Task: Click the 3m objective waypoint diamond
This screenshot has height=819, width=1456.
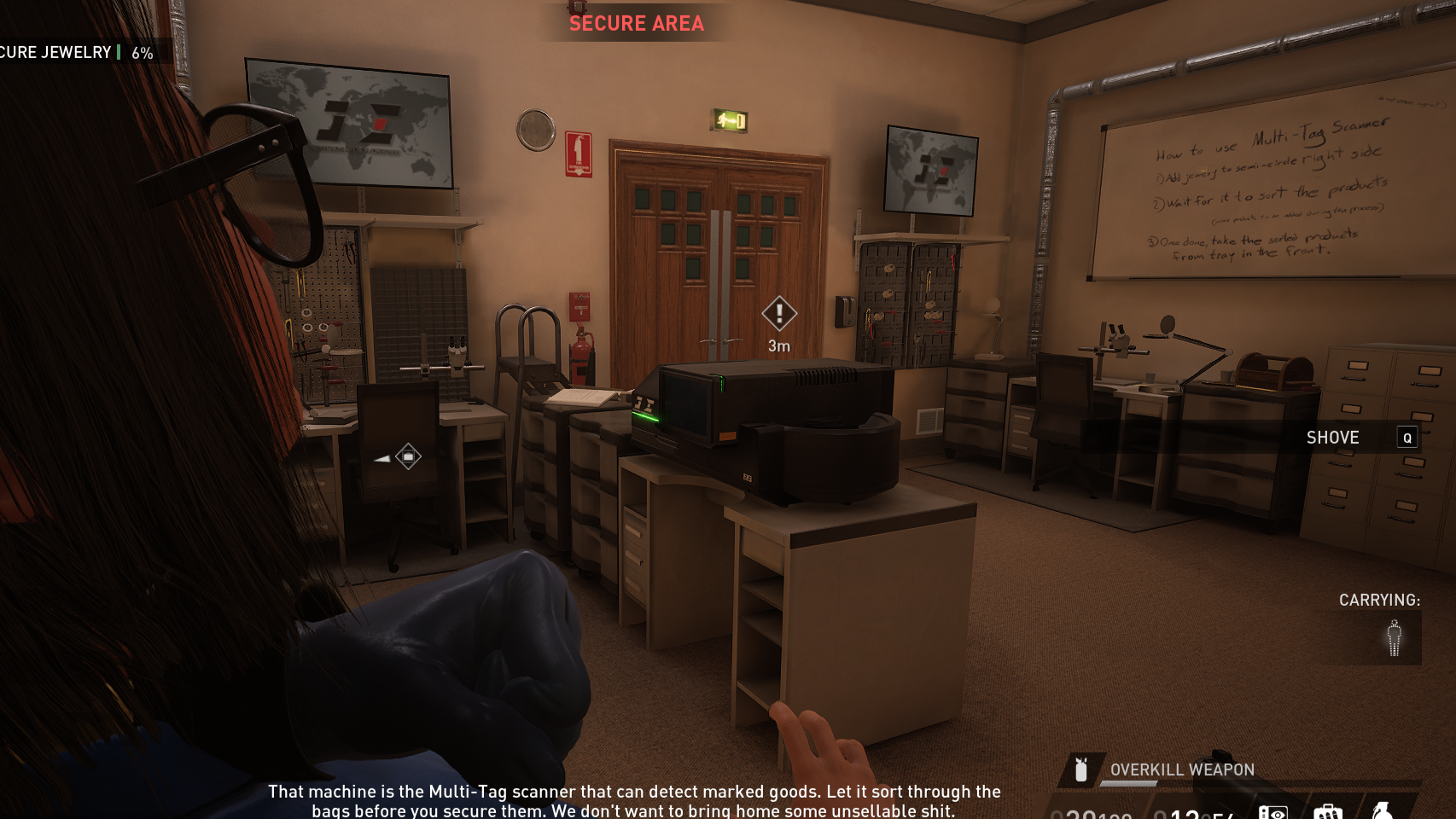Action: pos(778,314)
